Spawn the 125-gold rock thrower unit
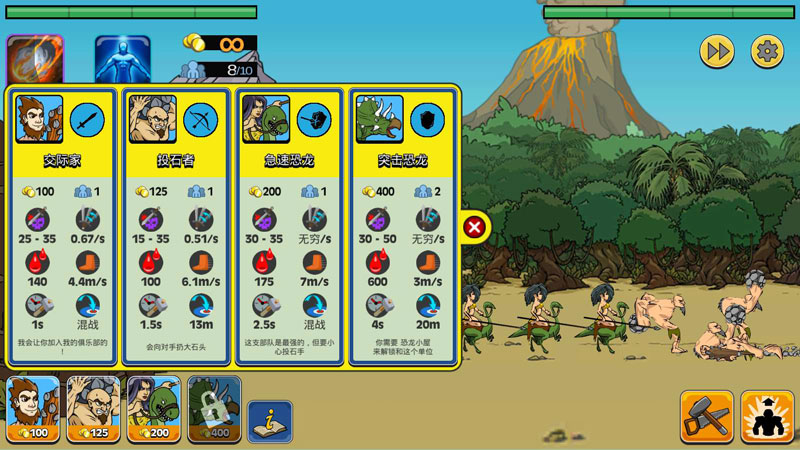 click(x=93, y=409)
